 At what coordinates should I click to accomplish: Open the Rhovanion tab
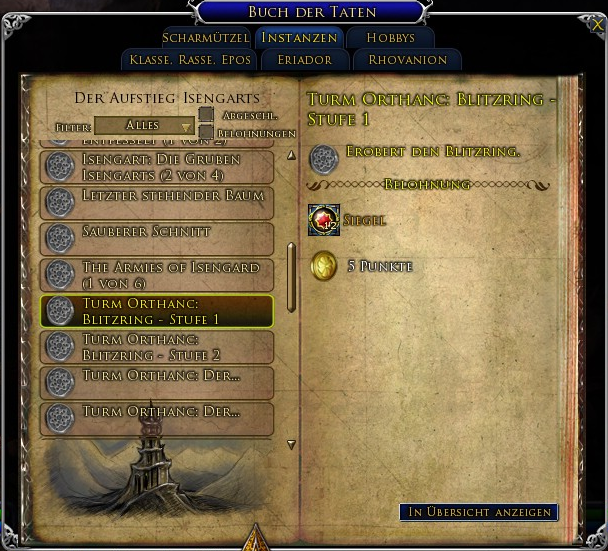coord(406,60)
